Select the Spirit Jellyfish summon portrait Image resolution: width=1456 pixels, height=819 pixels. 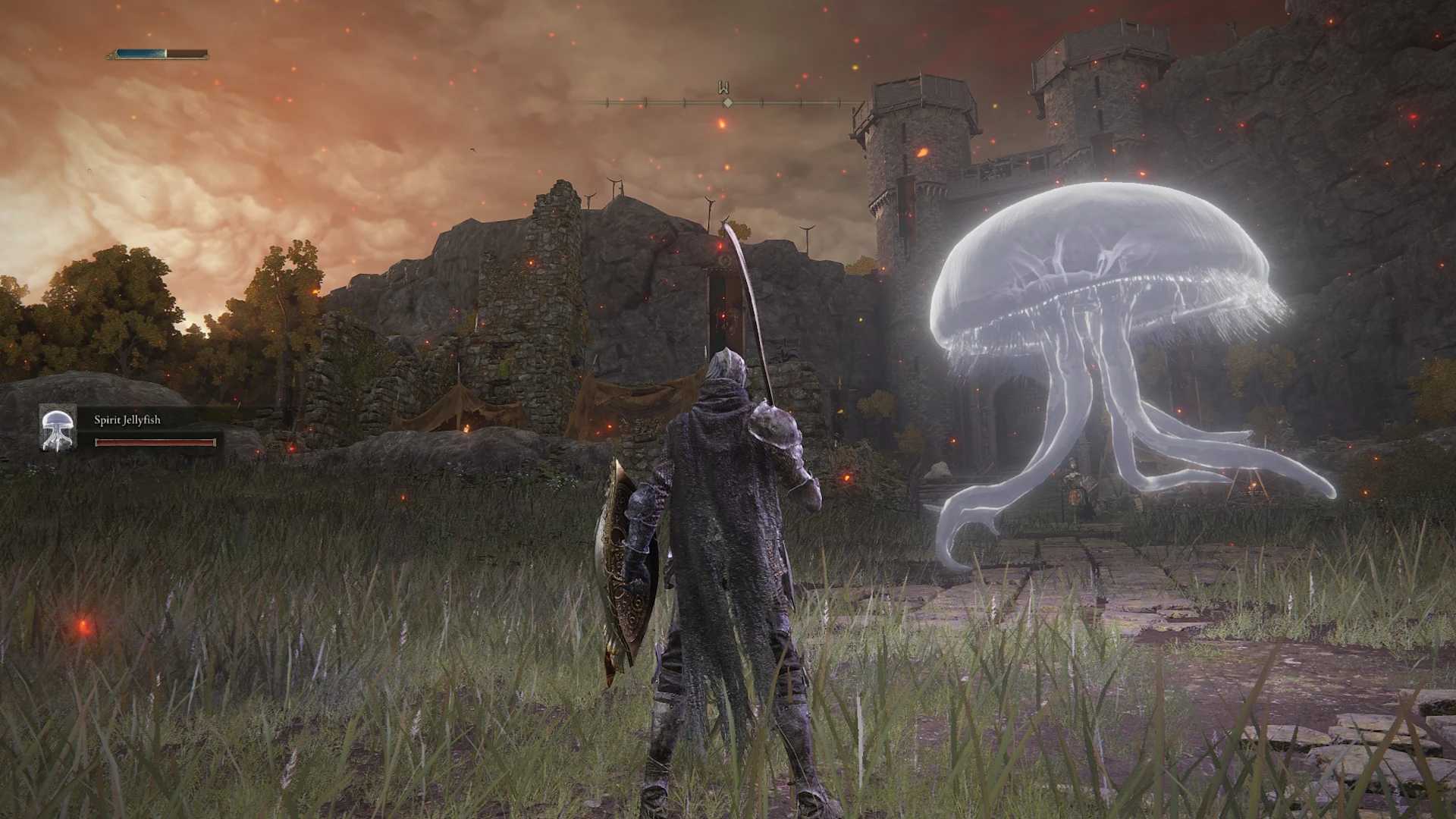(x=58, y=428)
